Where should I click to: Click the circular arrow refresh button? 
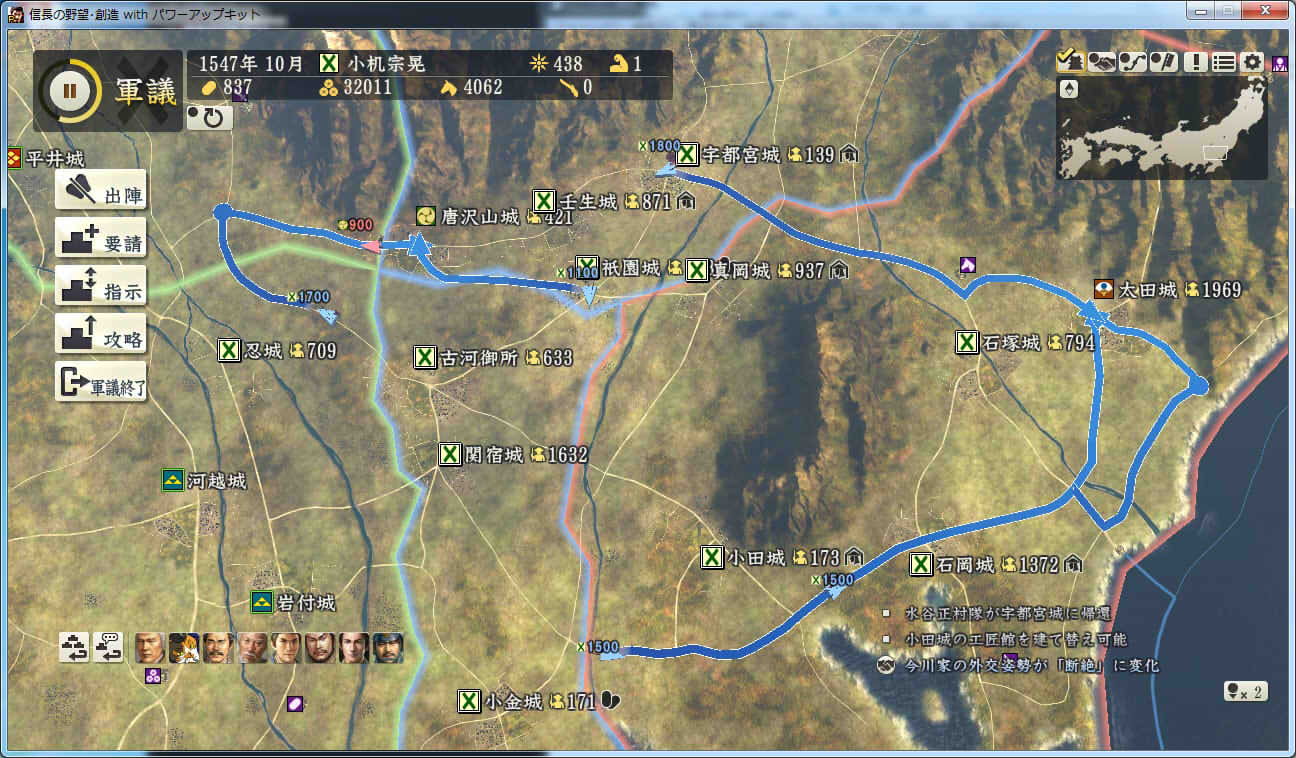210,117
